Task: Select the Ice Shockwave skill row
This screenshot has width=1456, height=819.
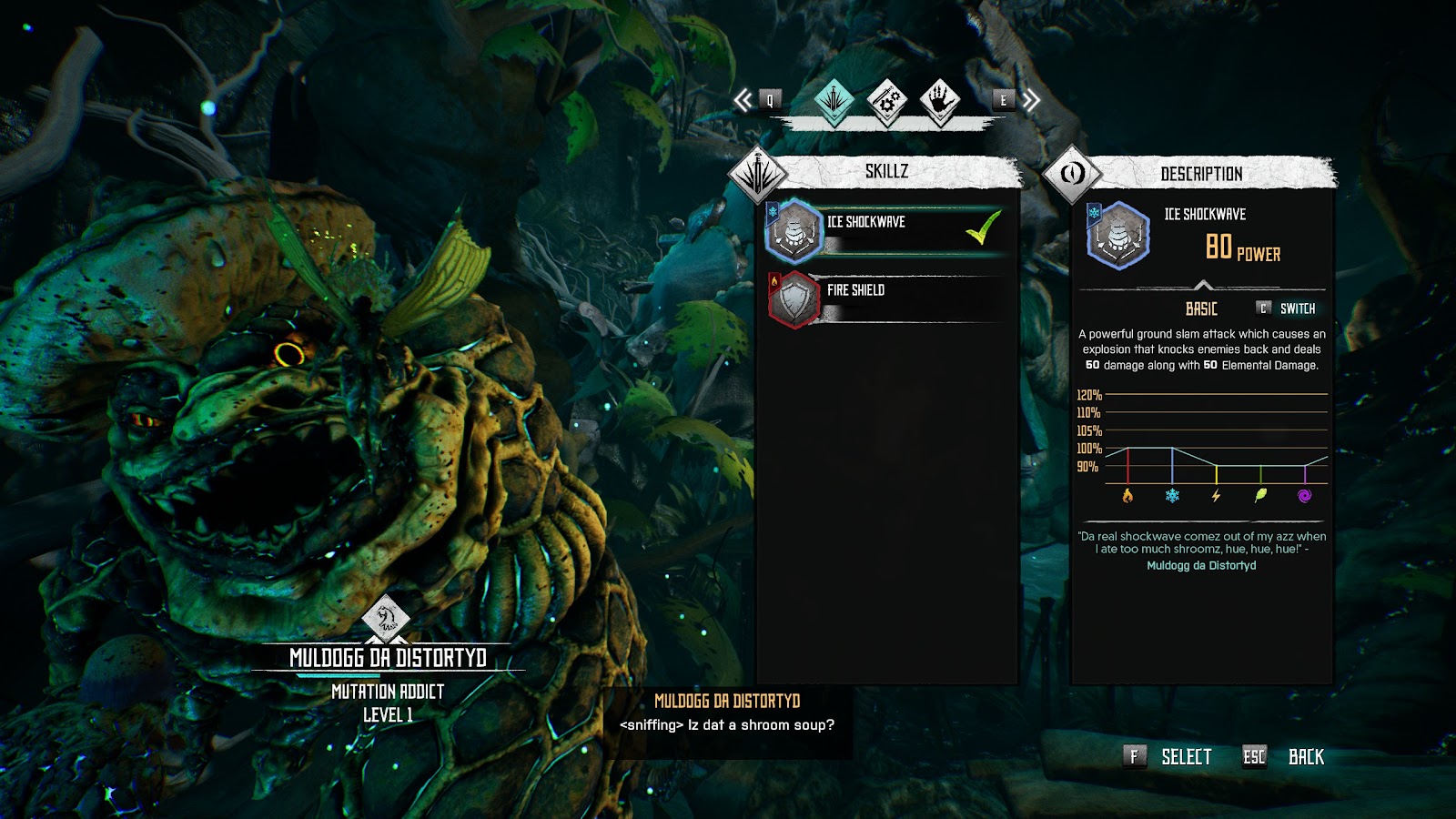Action: (887, 229)
